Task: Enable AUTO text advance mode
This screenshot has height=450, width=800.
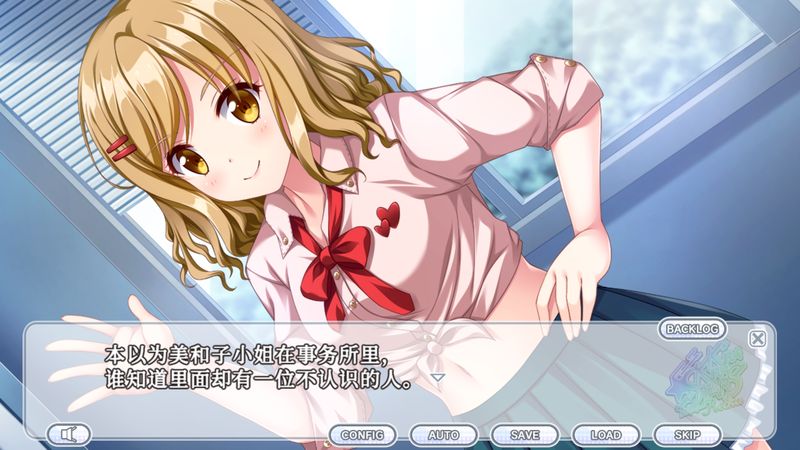Action: coord(443,435)
